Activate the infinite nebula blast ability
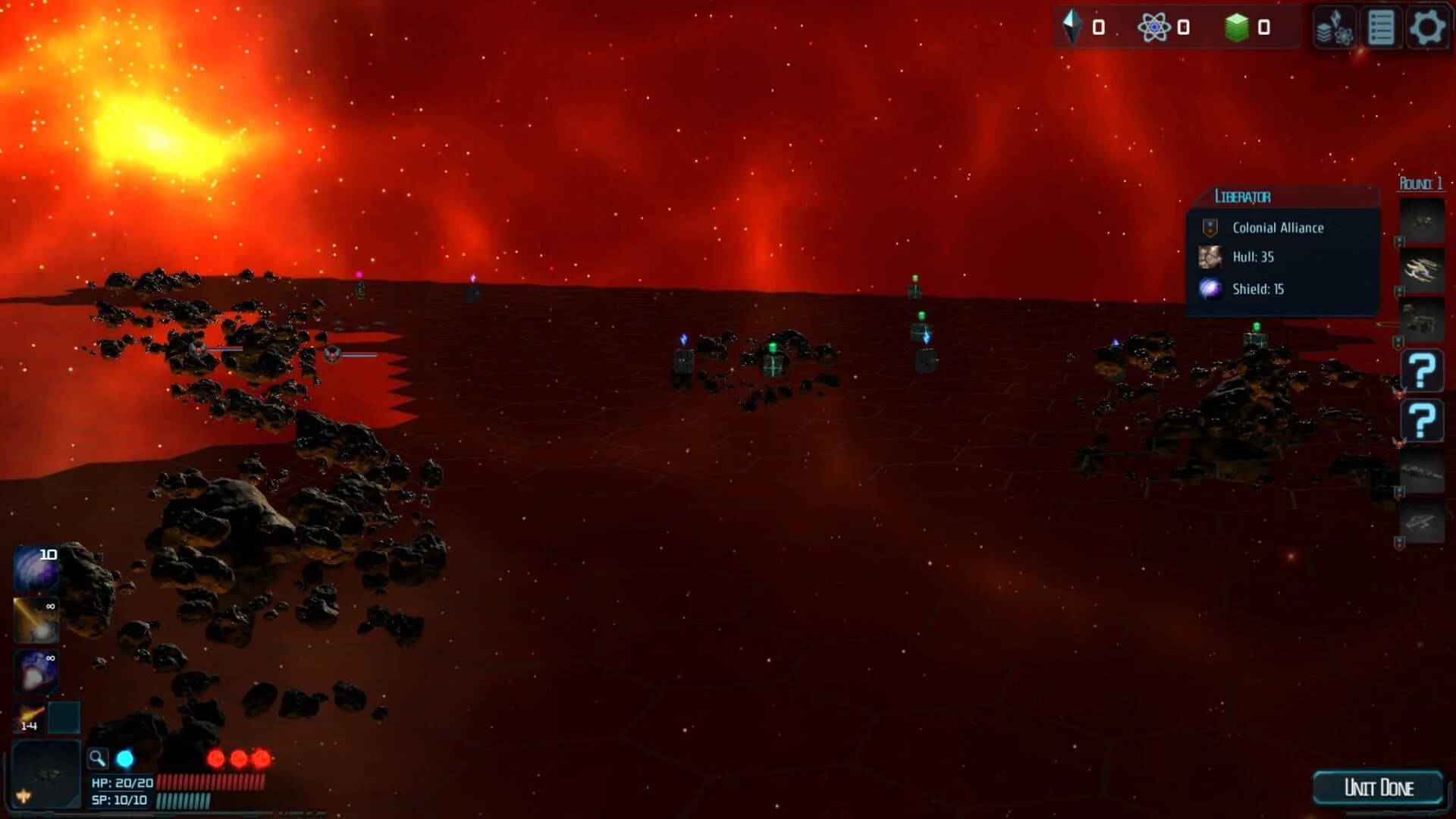1456x819 pixels. pos(34,671)
